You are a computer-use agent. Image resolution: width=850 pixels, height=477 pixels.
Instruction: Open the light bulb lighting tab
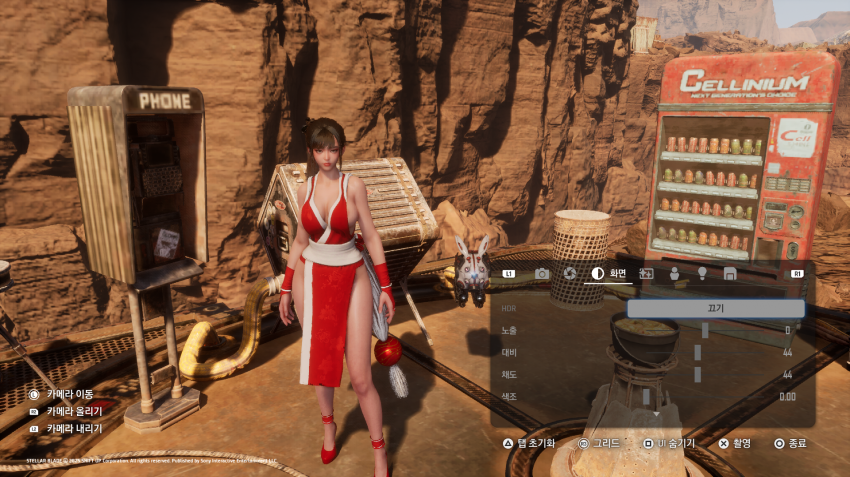[702, 273]
